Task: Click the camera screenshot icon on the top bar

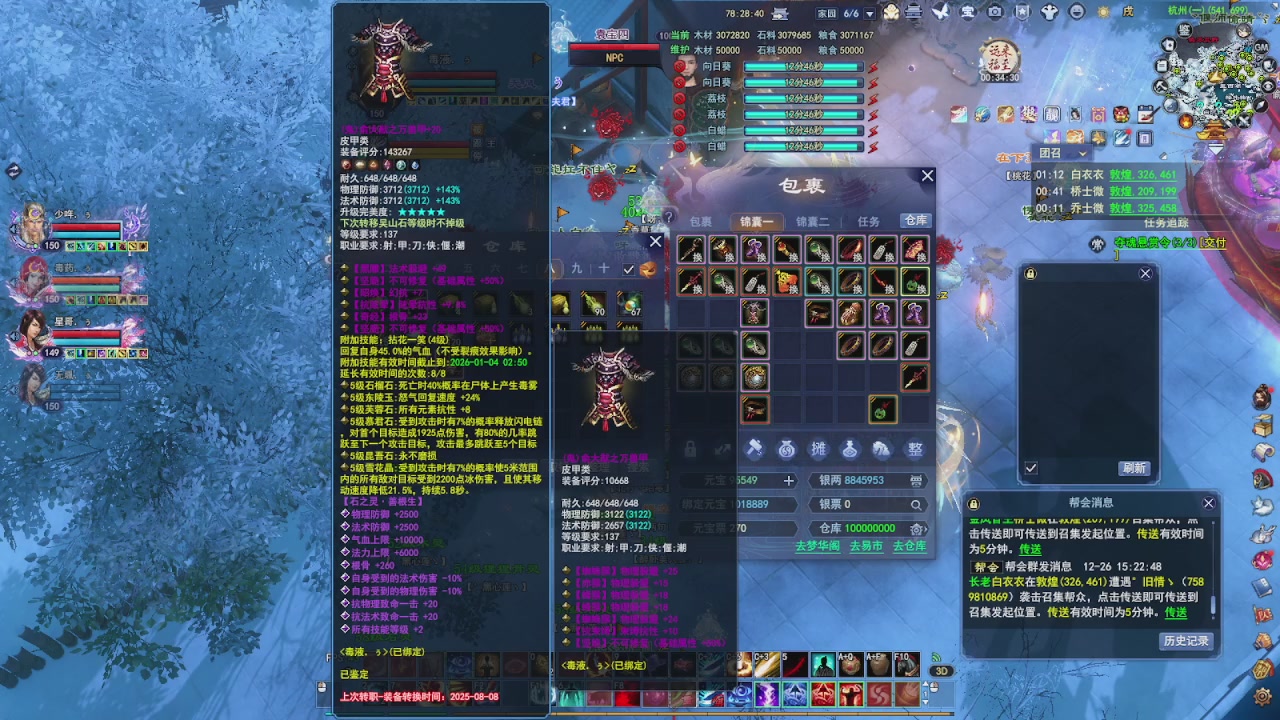Action: 994,12
